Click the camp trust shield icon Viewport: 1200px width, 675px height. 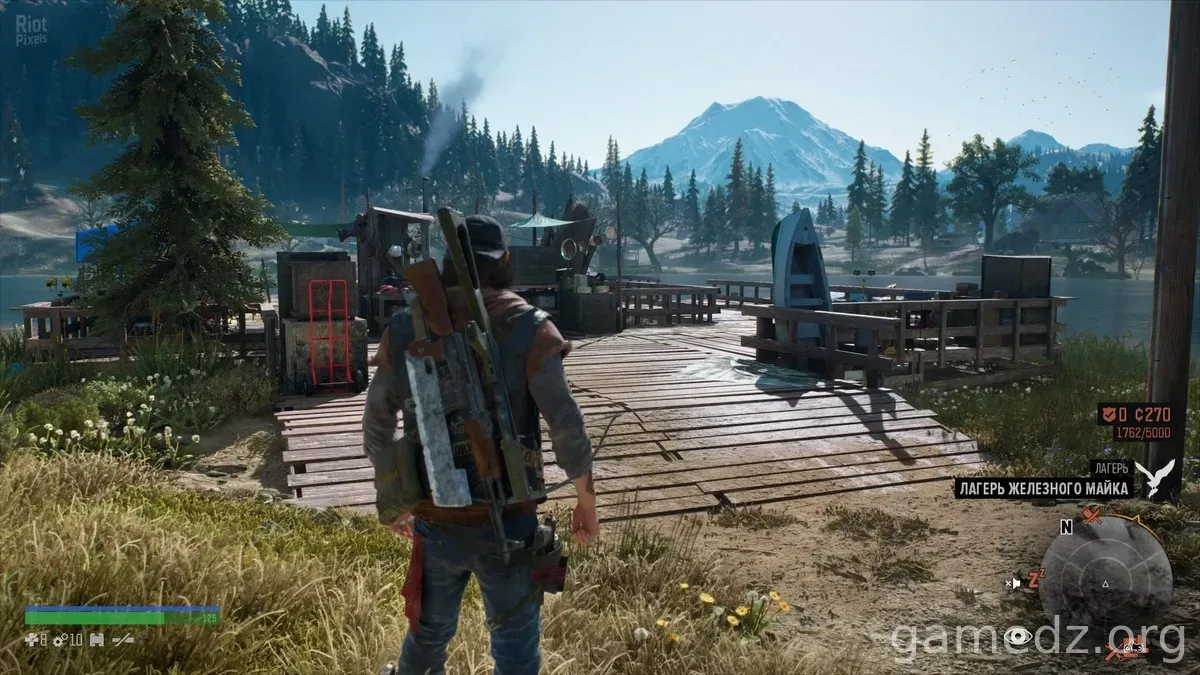(x=1107, y=414)
